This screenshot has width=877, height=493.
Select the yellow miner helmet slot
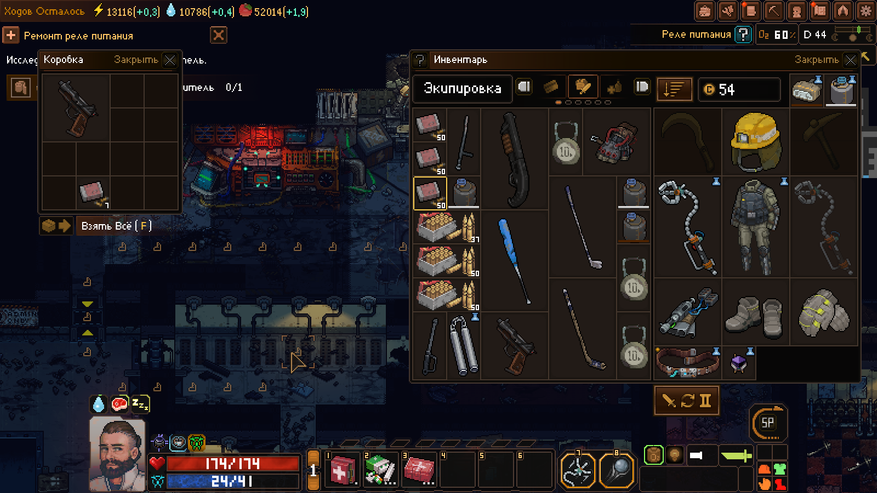(755, 142)
